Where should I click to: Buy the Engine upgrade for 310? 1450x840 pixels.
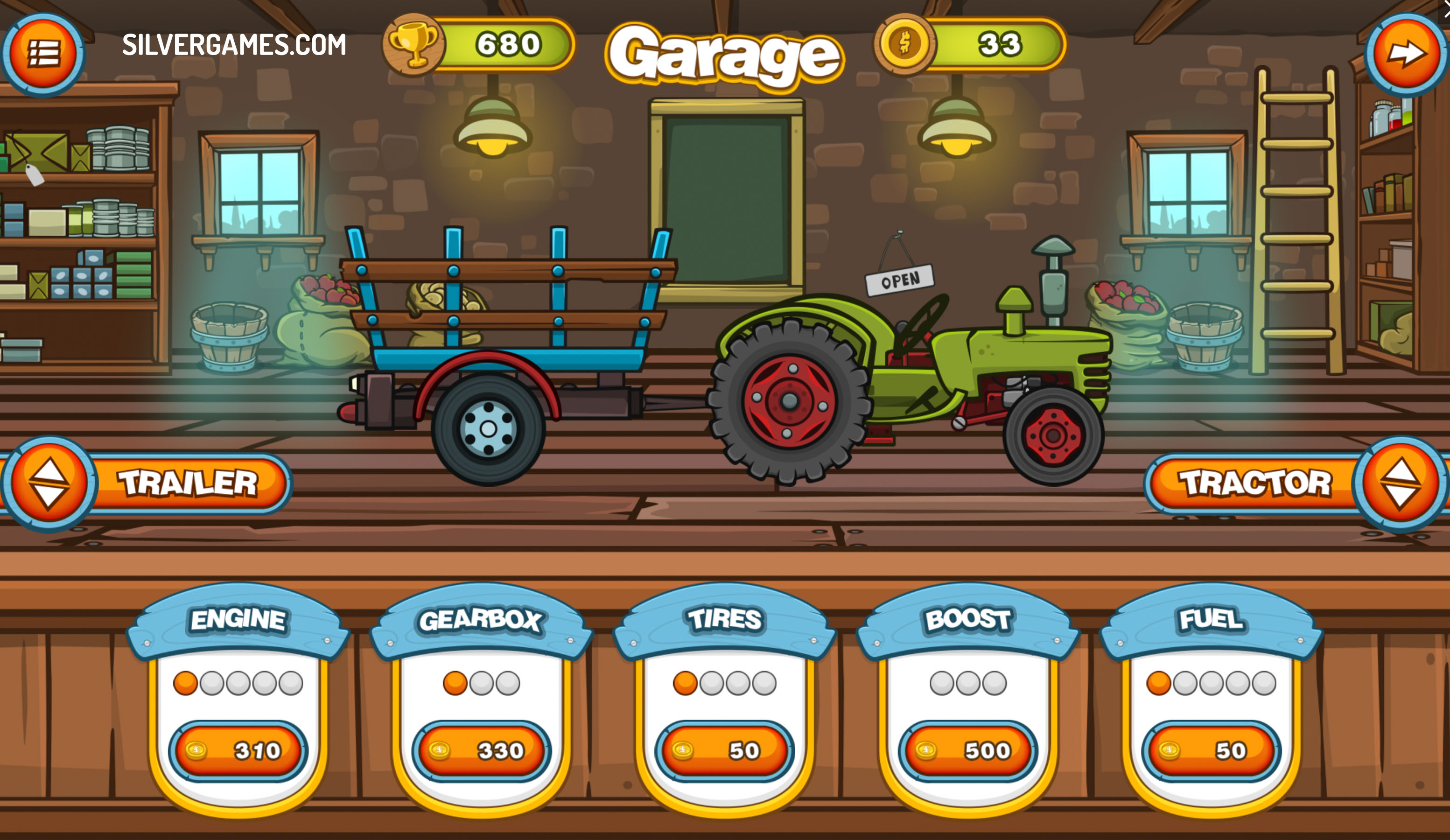(x=238, y=750)
